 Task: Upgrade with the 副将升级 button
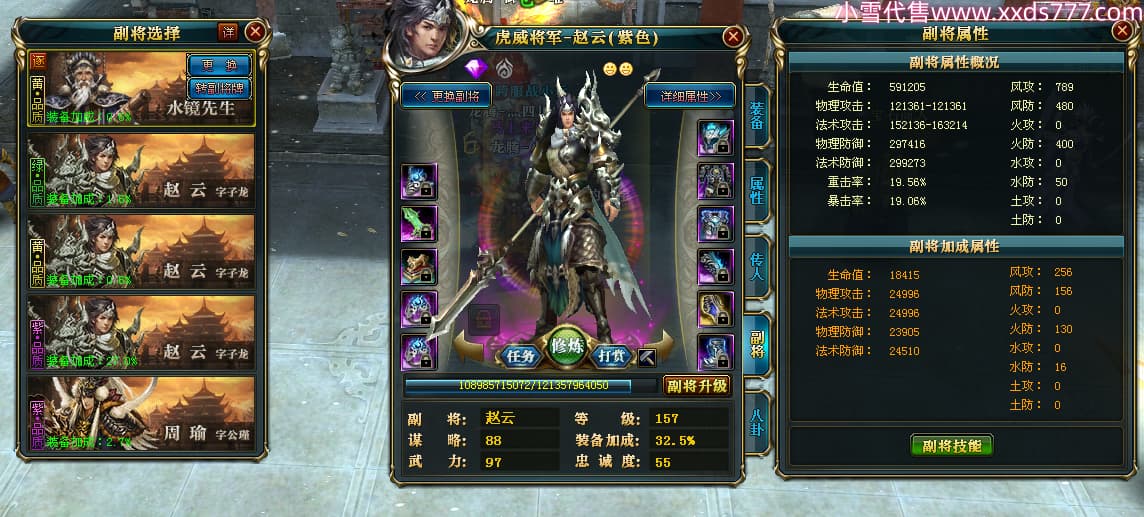click(x=696, y=386)
